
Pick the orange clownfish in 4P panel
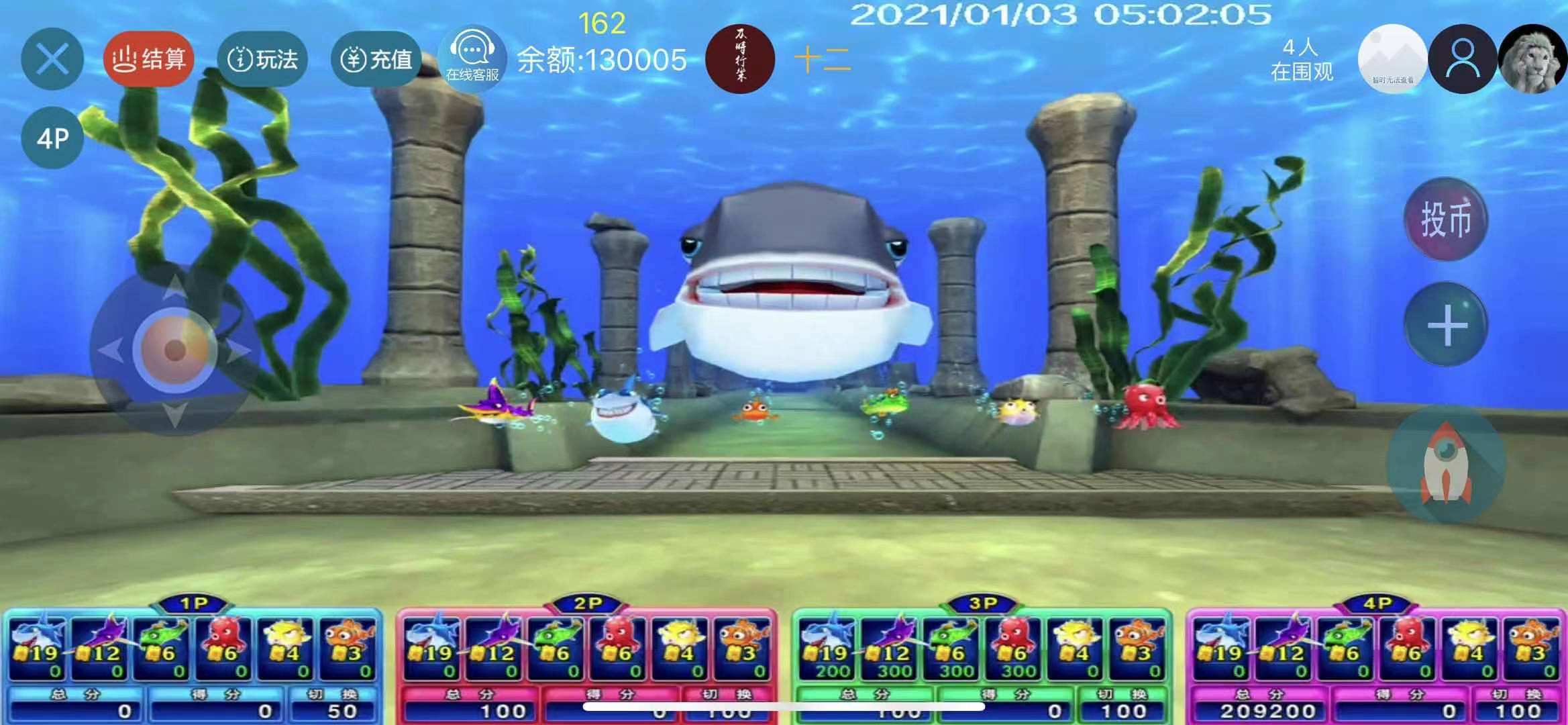[x=1532, y=646]
